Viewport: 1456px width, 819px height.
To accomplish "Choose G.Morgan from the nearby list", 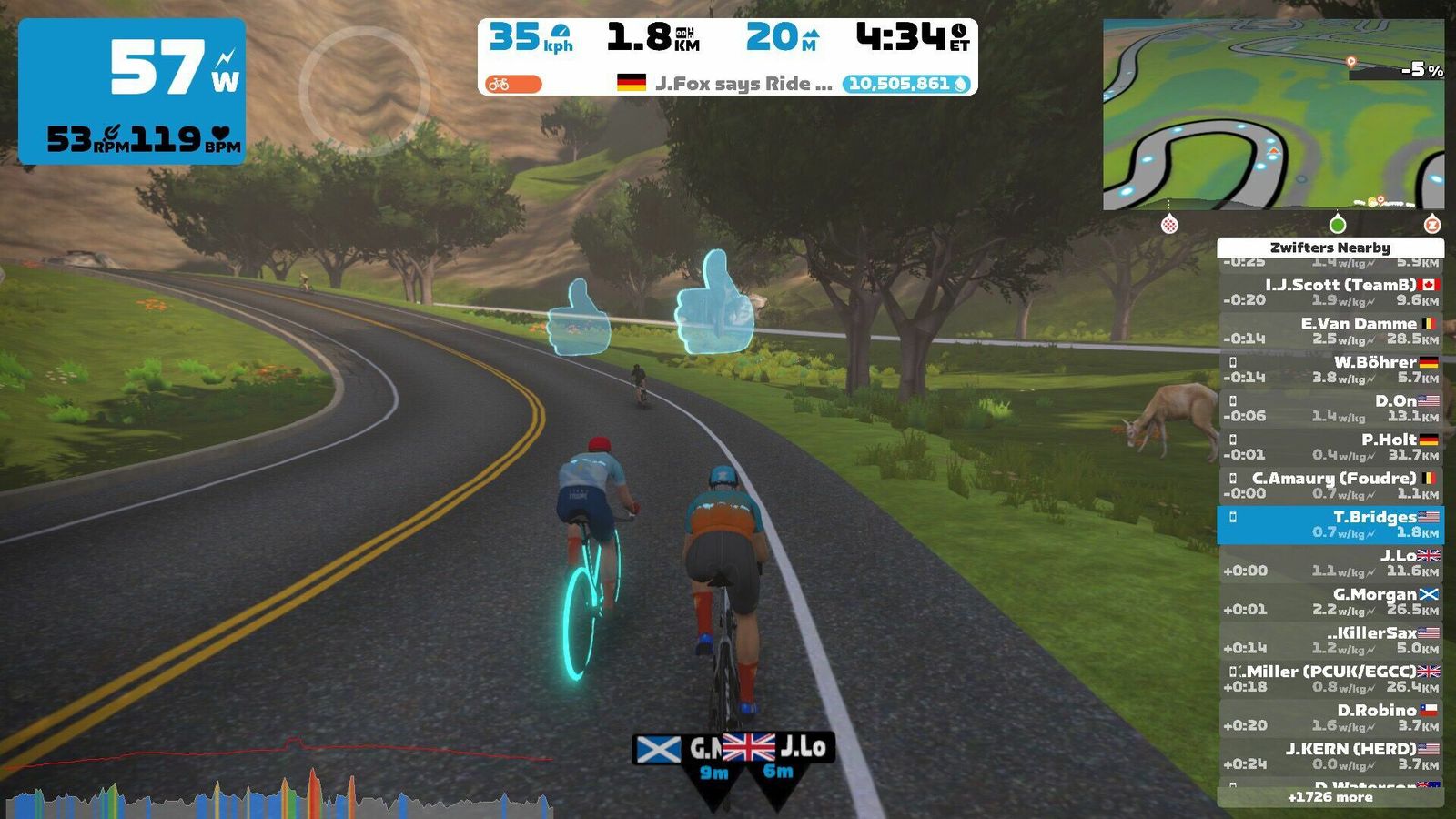I will [1330, 602].
